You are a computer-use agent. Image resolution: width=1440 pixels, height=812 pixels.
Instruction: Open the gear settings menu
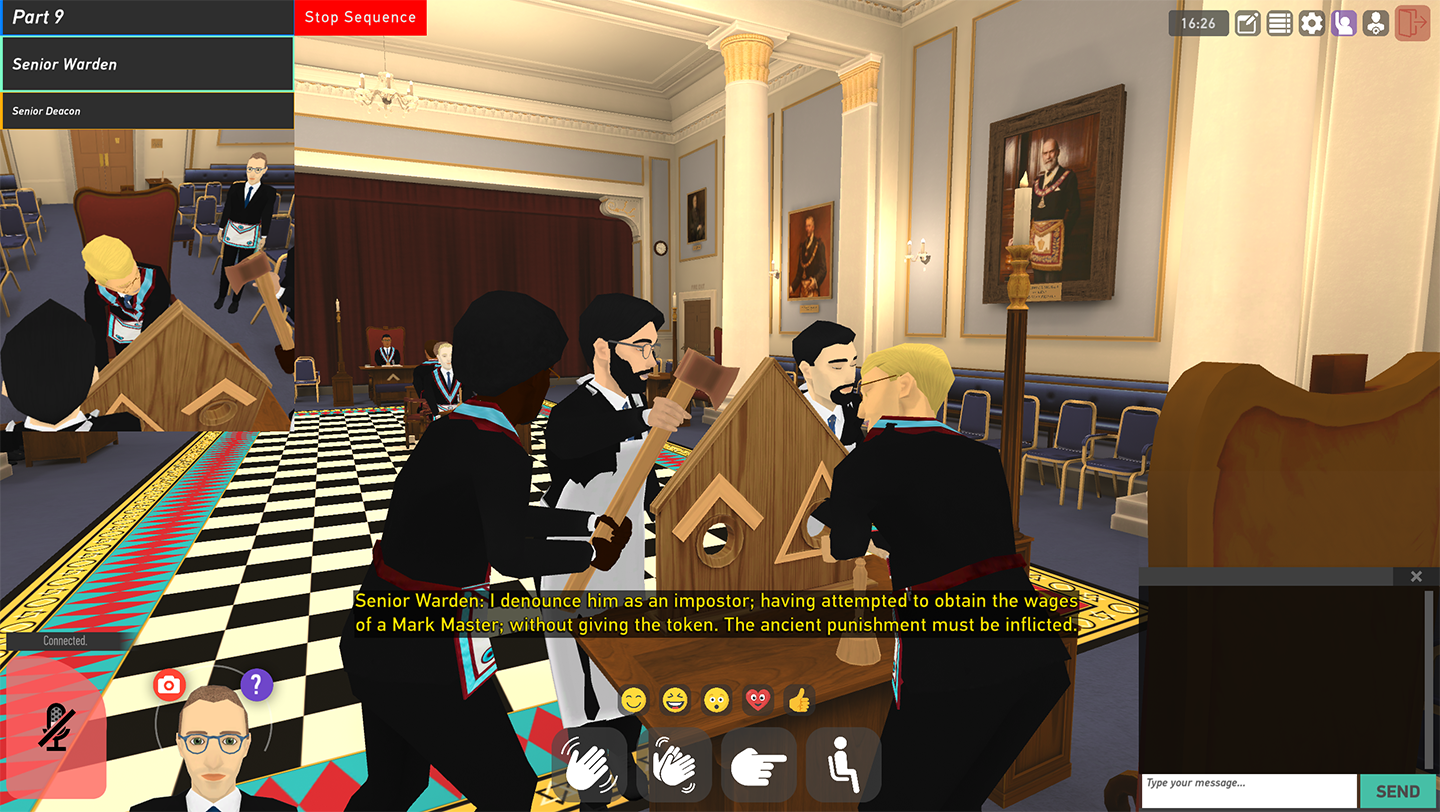click(x=1311, y=23)
